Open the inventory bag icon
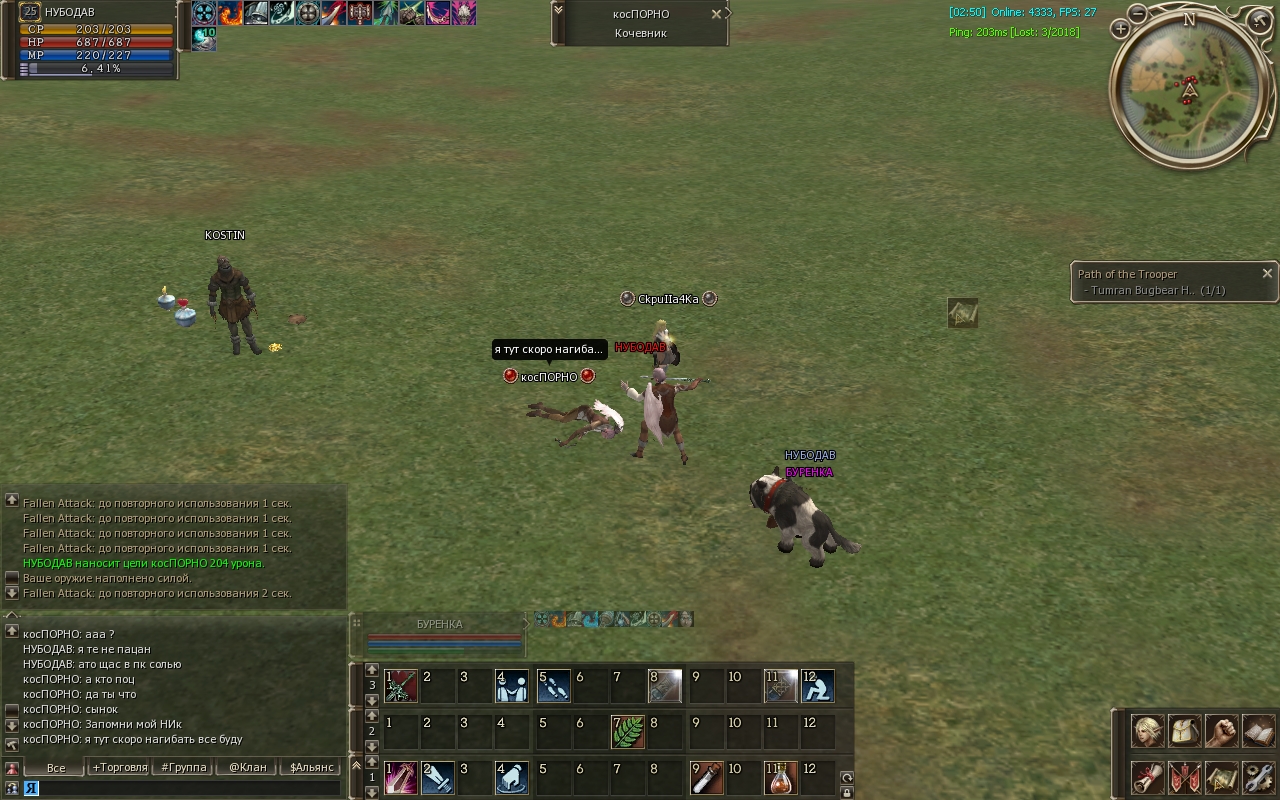This screenshot has height=800, width=1280. (1184, 731)
